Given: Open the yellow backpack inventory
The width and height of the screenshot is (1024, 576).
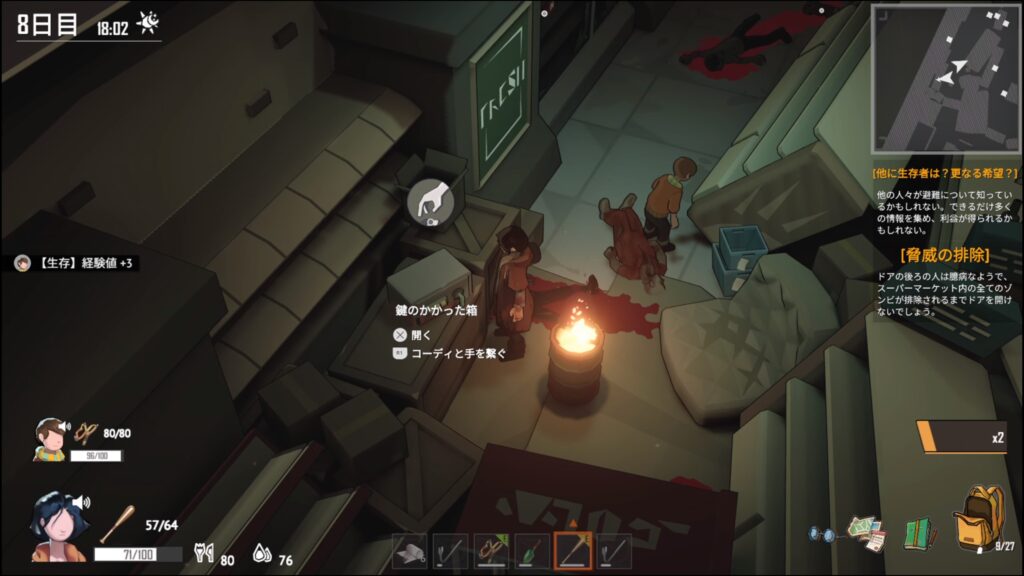Looking at the screenshot, I should click(x=978, y=518).
